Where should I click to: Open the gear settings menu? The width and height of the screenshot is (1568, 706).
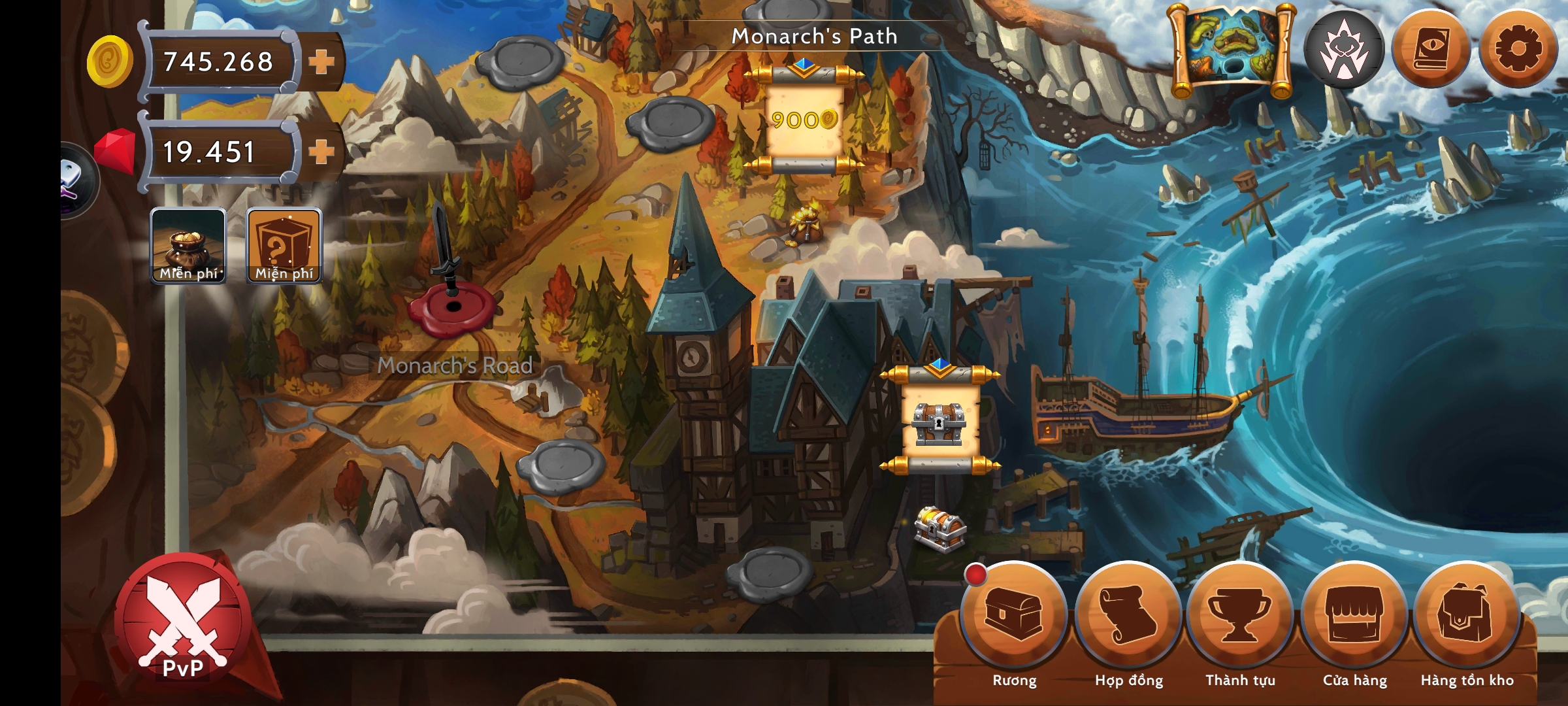tap(1518, 50)
